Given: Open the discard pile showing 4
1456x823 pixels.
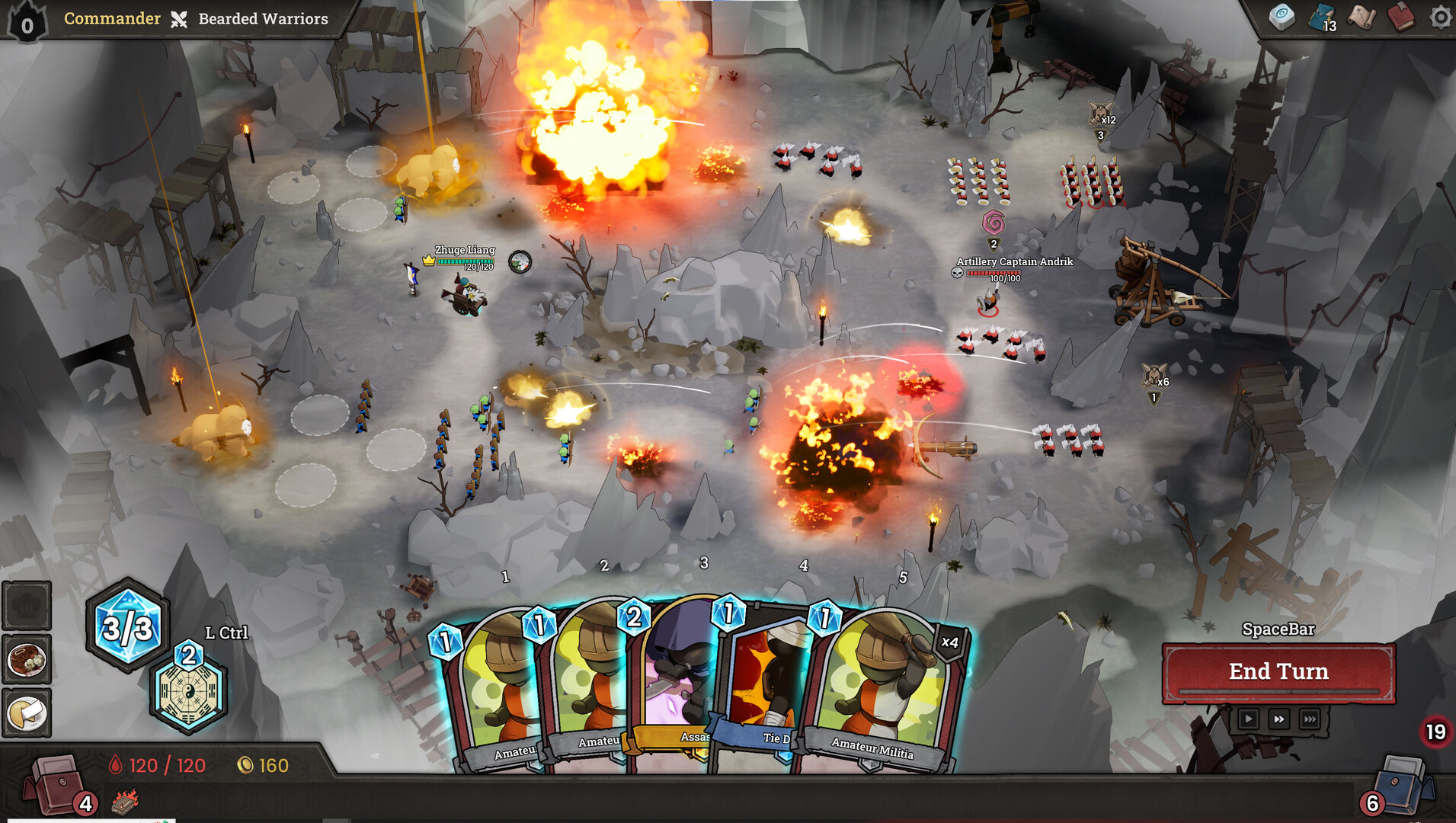Looking at the screenshot, I should pos(57,785).
